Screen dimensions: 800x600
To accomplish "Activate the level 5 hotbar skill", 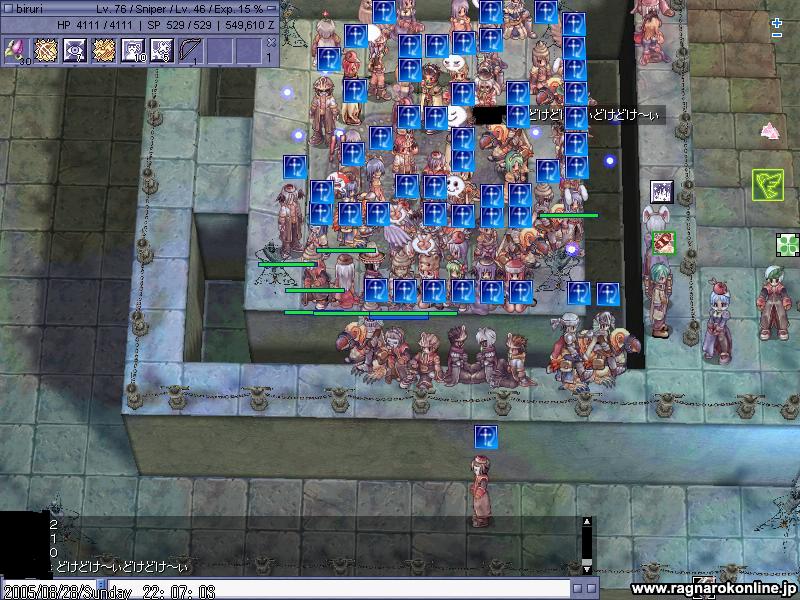I will click(x=162, y=50).
